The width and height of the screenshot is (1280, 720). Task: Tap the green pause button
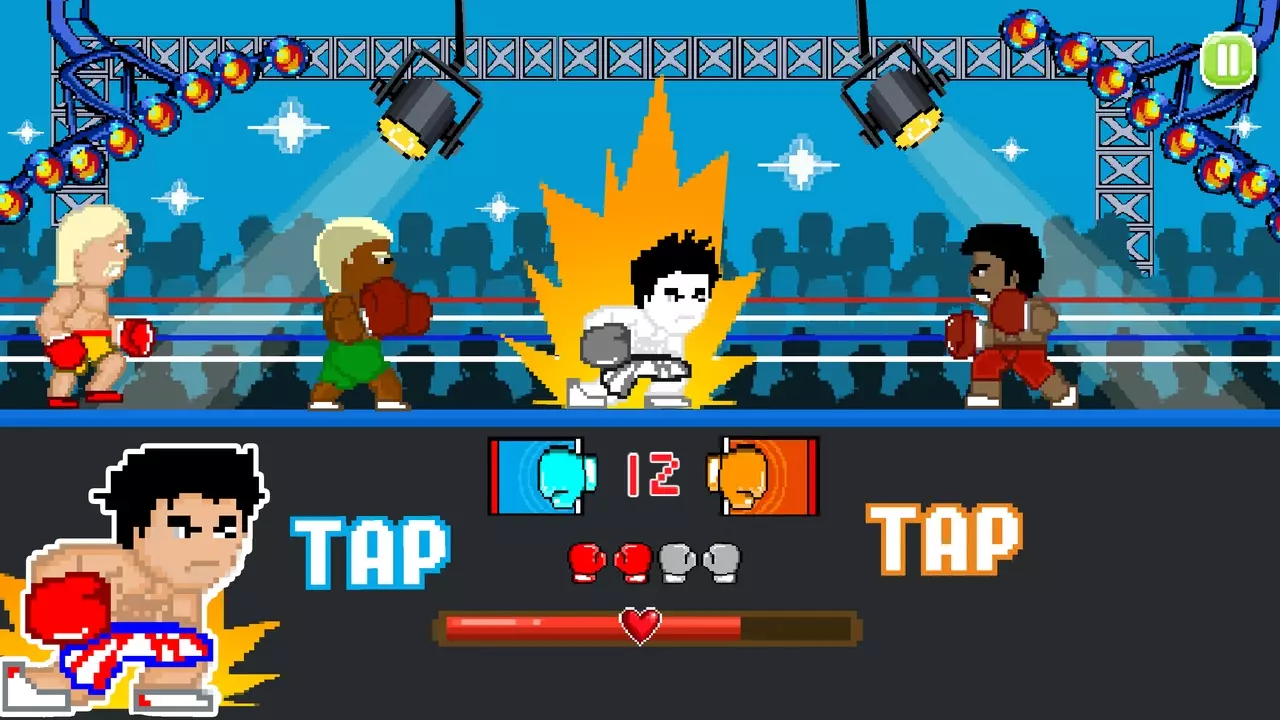(1228, 62)
